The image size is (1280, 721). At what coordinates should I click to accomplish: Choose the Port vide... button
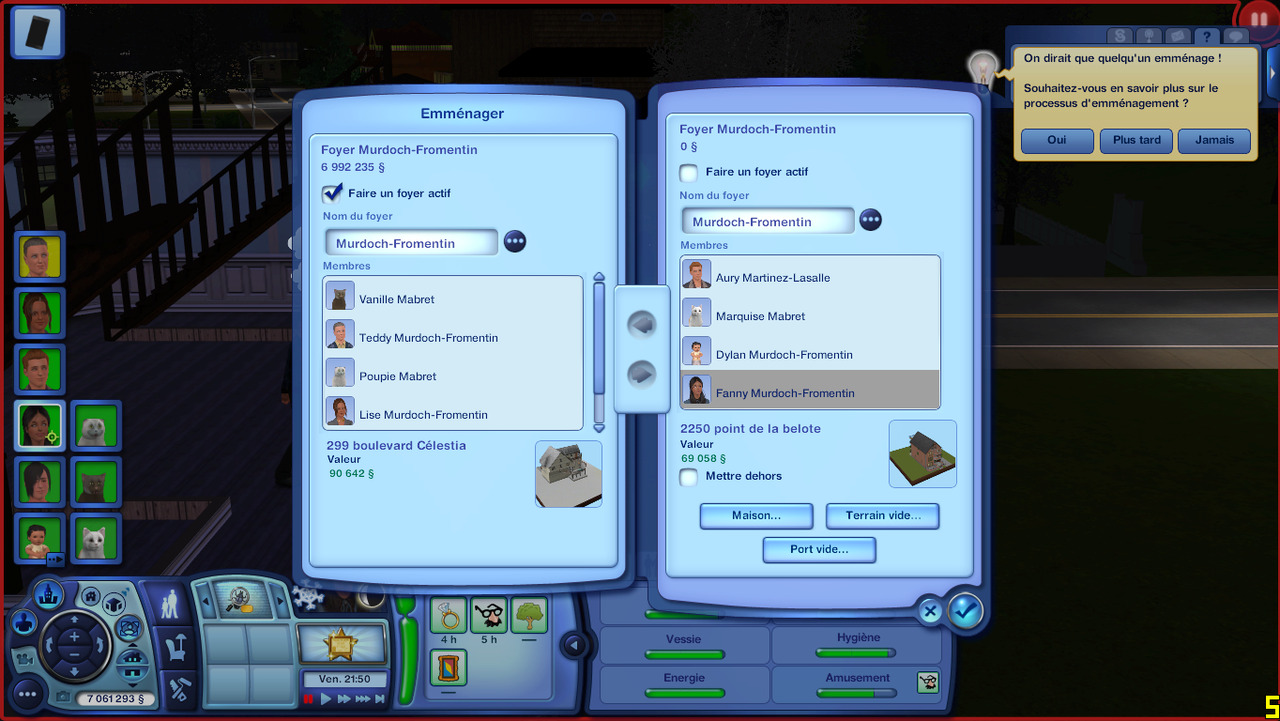819,550
